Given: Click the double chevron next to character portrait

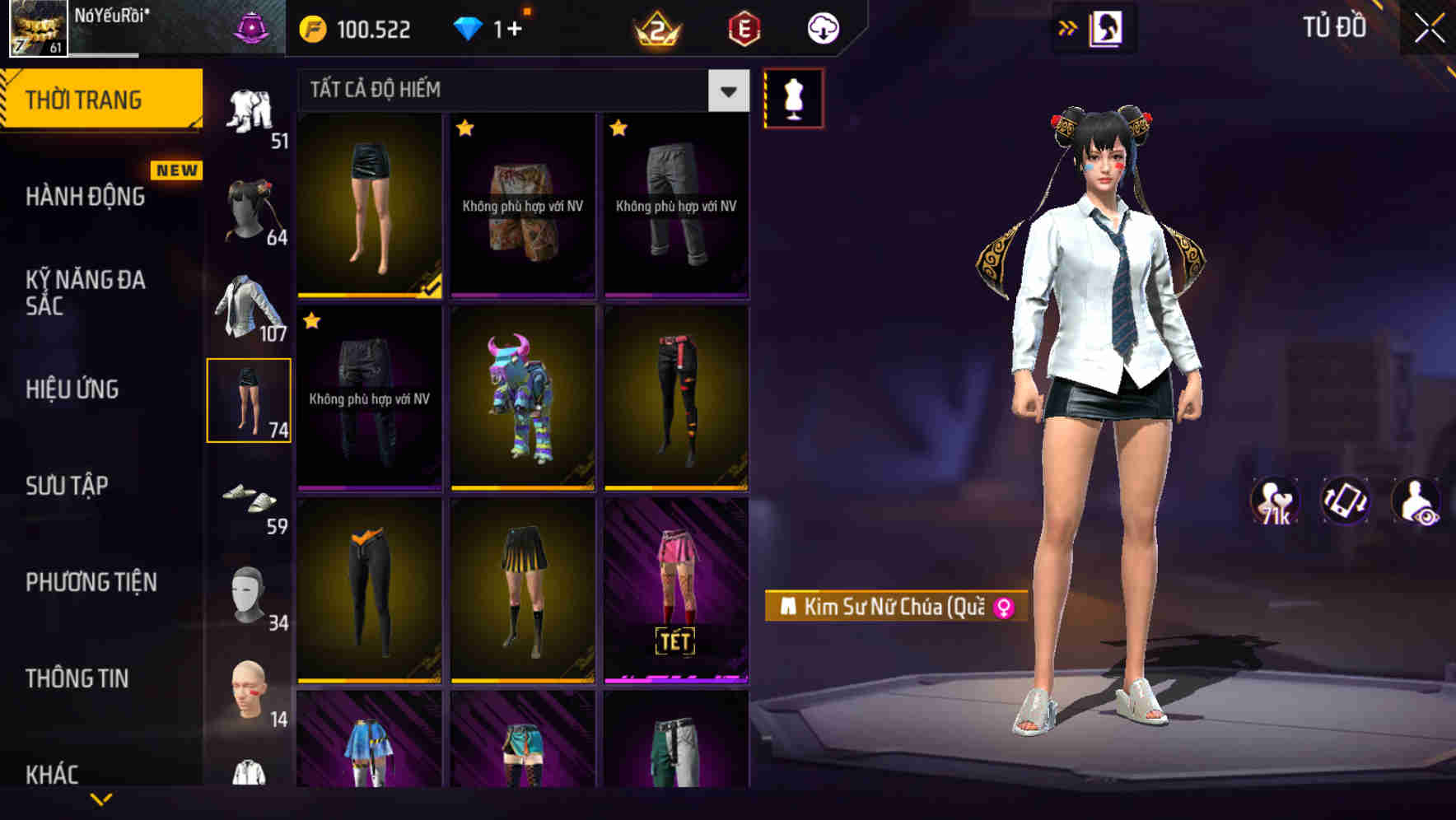Looking at the screenshot, I should point(1066,26).
